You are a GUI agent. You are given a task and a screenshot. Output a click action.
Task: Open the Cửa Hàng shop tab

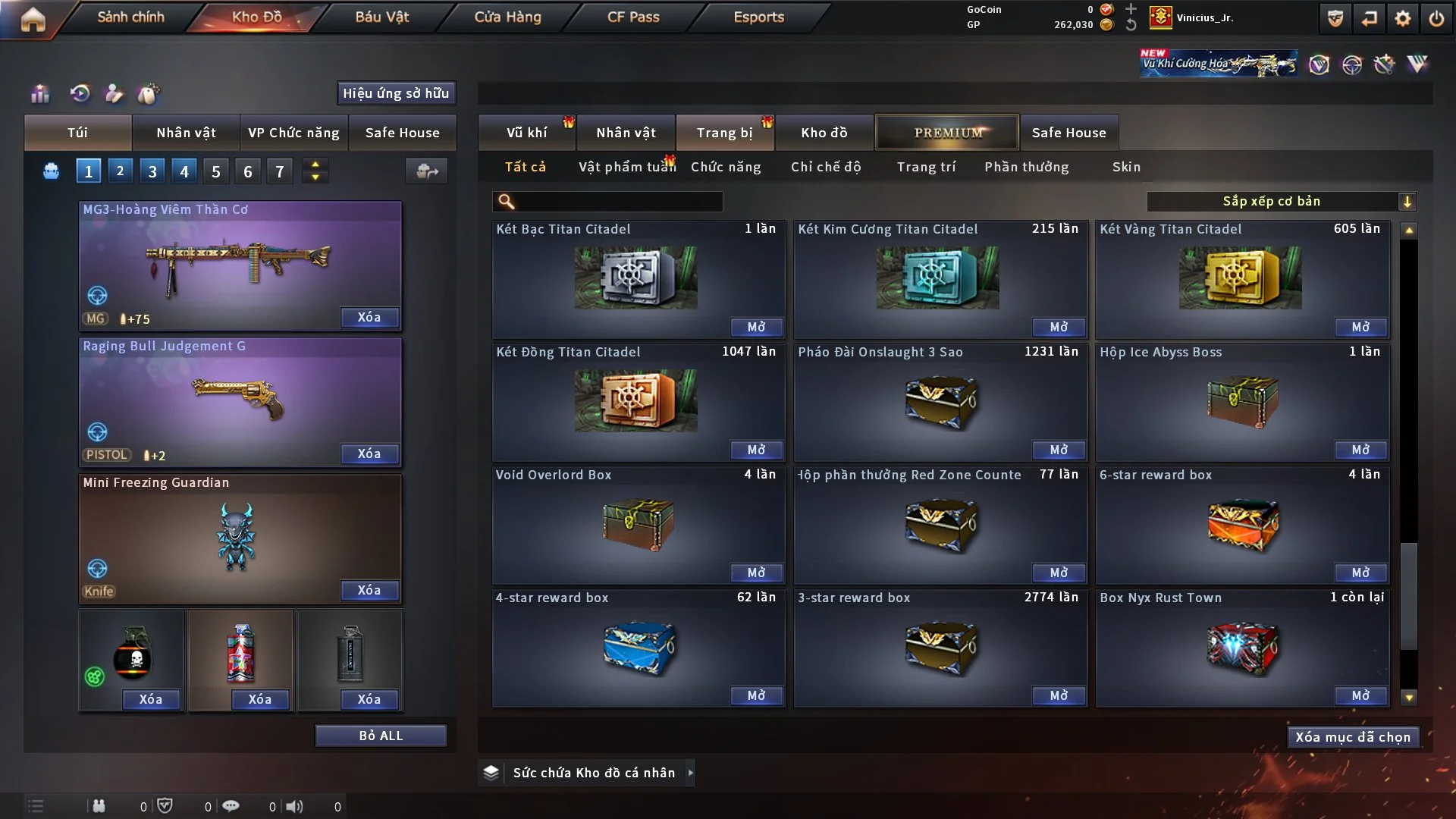pos(507,17)
